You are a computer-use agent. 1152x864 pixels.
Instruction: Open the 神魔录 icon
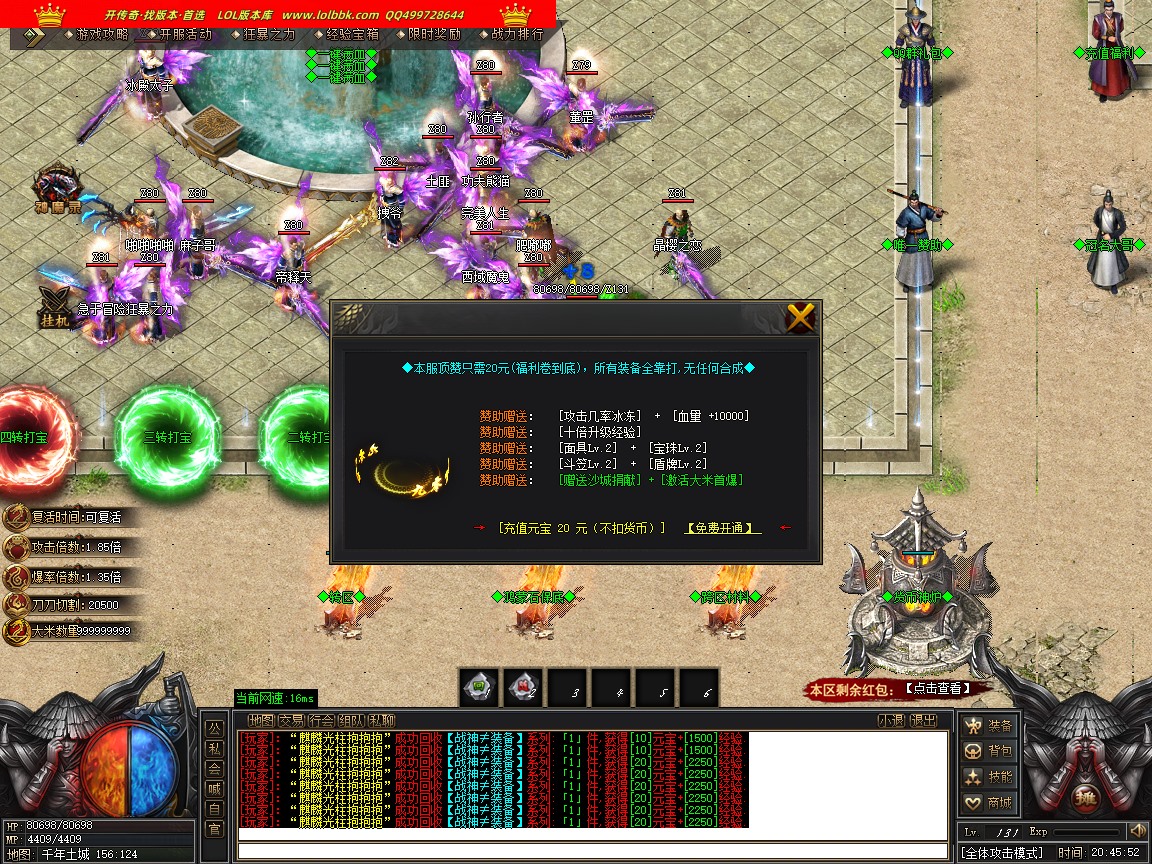tap(57, 191)
